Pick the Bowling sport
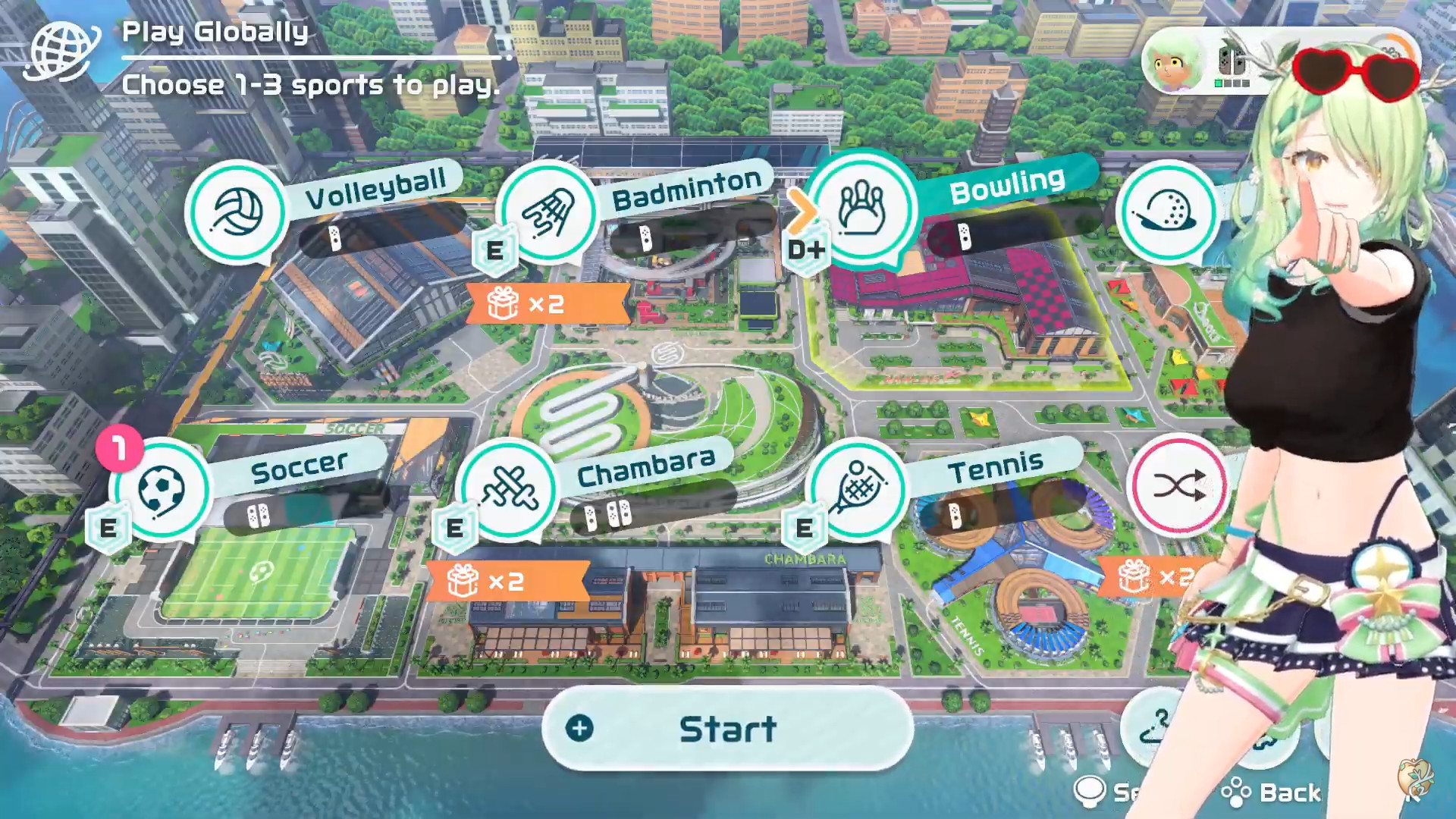Image resolution: width=1456 pixels, height=819 pixels. tap(861, 209)
